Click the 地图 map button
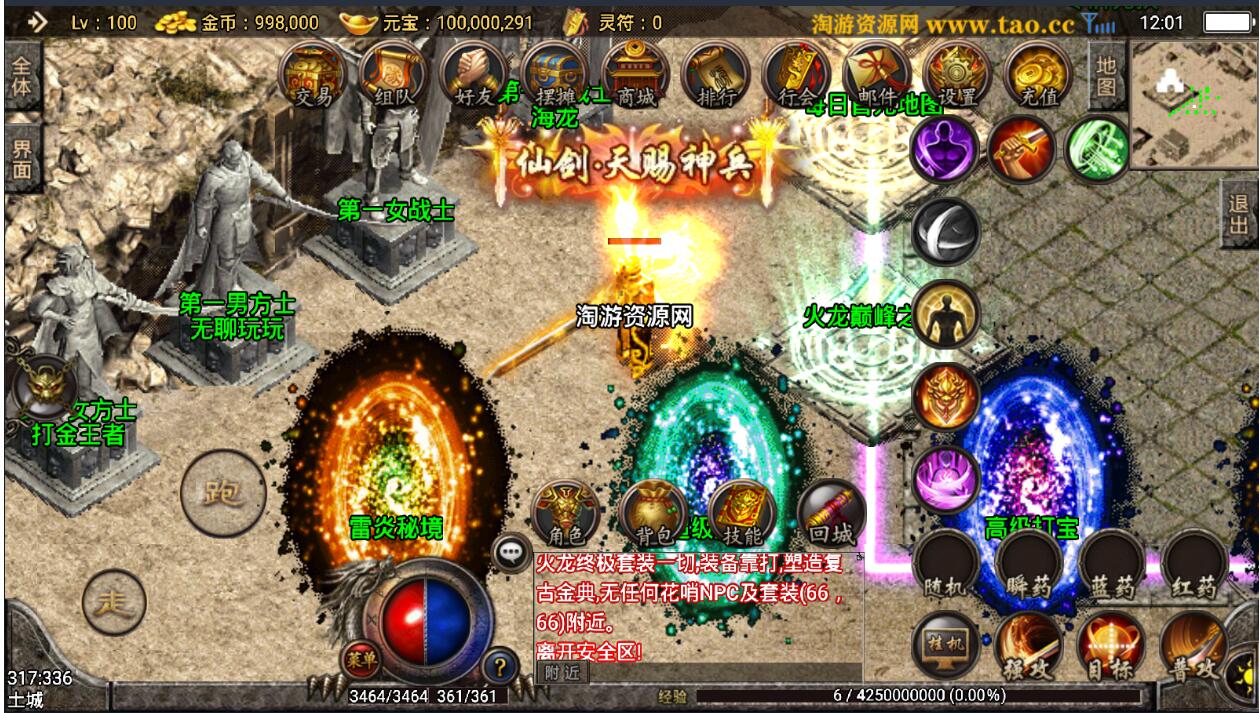 click(x=1105, y=75)
